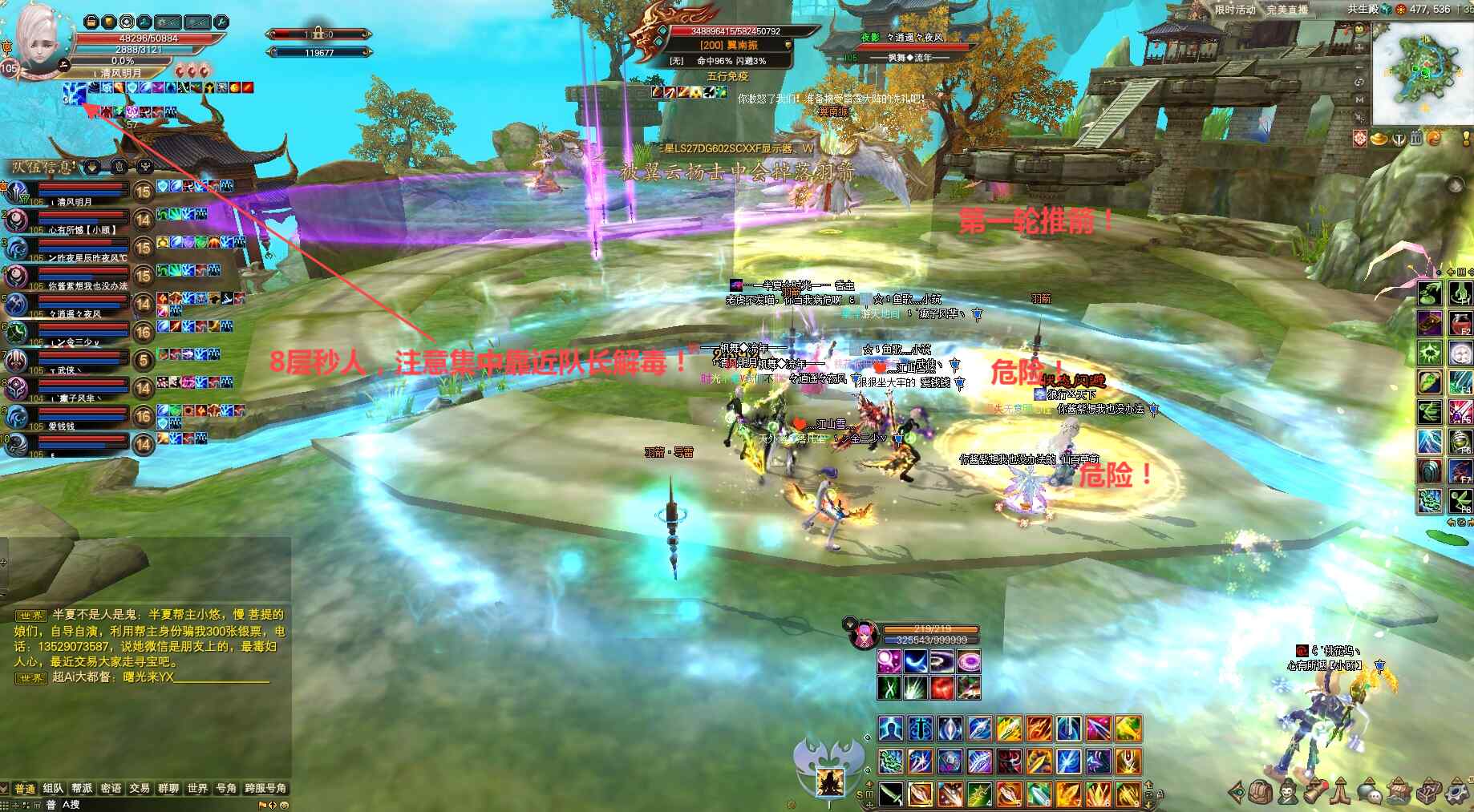Activate the blue human silhouette skill
This screenshot has width=1474, height=812.
[x=890, y=729]
